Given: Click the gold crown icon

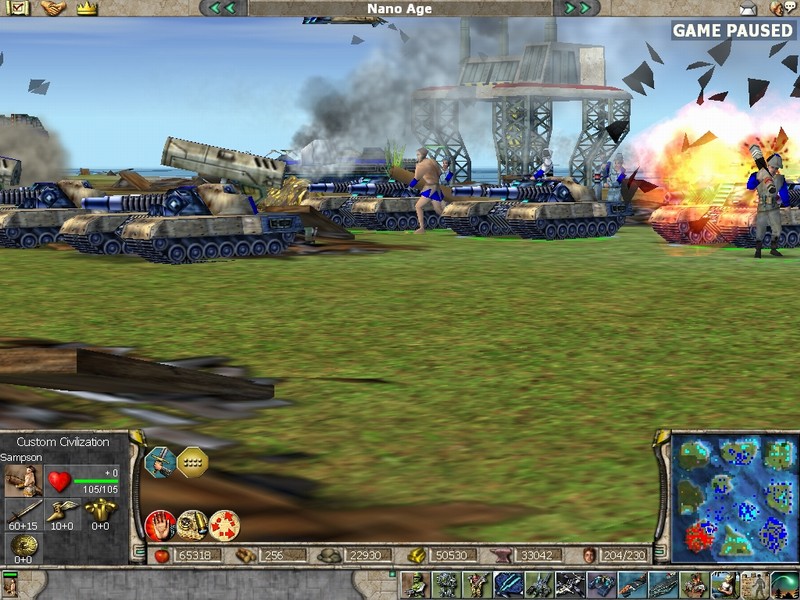Looking at the screenshot, I should click(86, 8).
